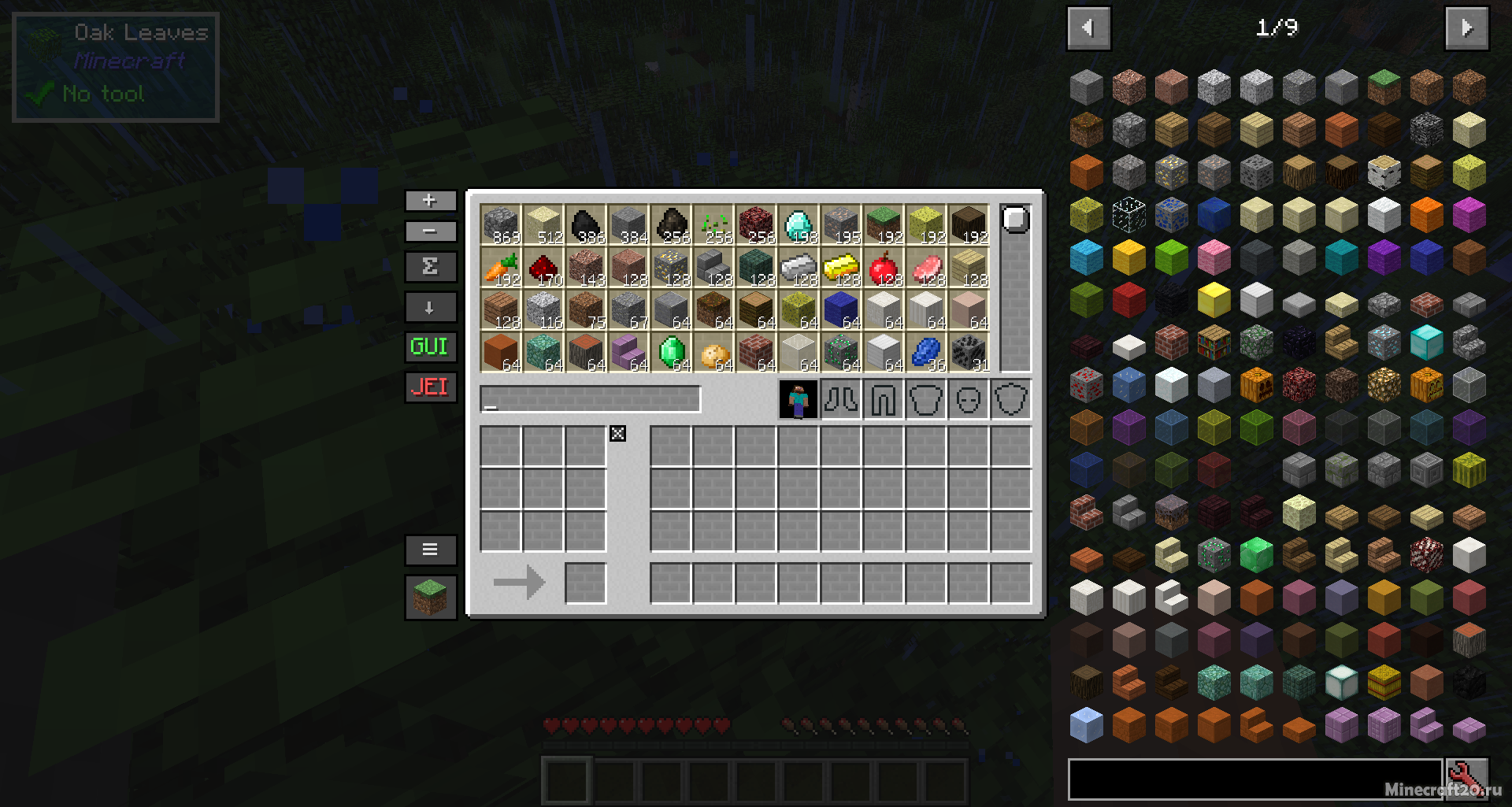The width and height of the screenshot is (1512, 807).
Task: Toggle the red JEI overlay button
Action: [x=430, y=387]
